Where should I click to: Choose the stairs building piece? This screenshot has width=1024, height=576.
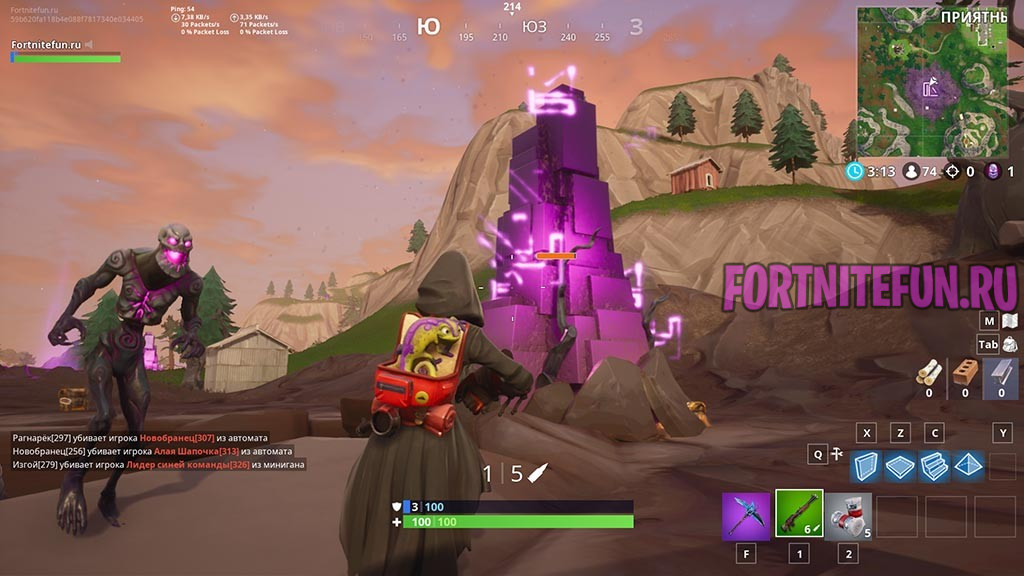tap(934, 466)
